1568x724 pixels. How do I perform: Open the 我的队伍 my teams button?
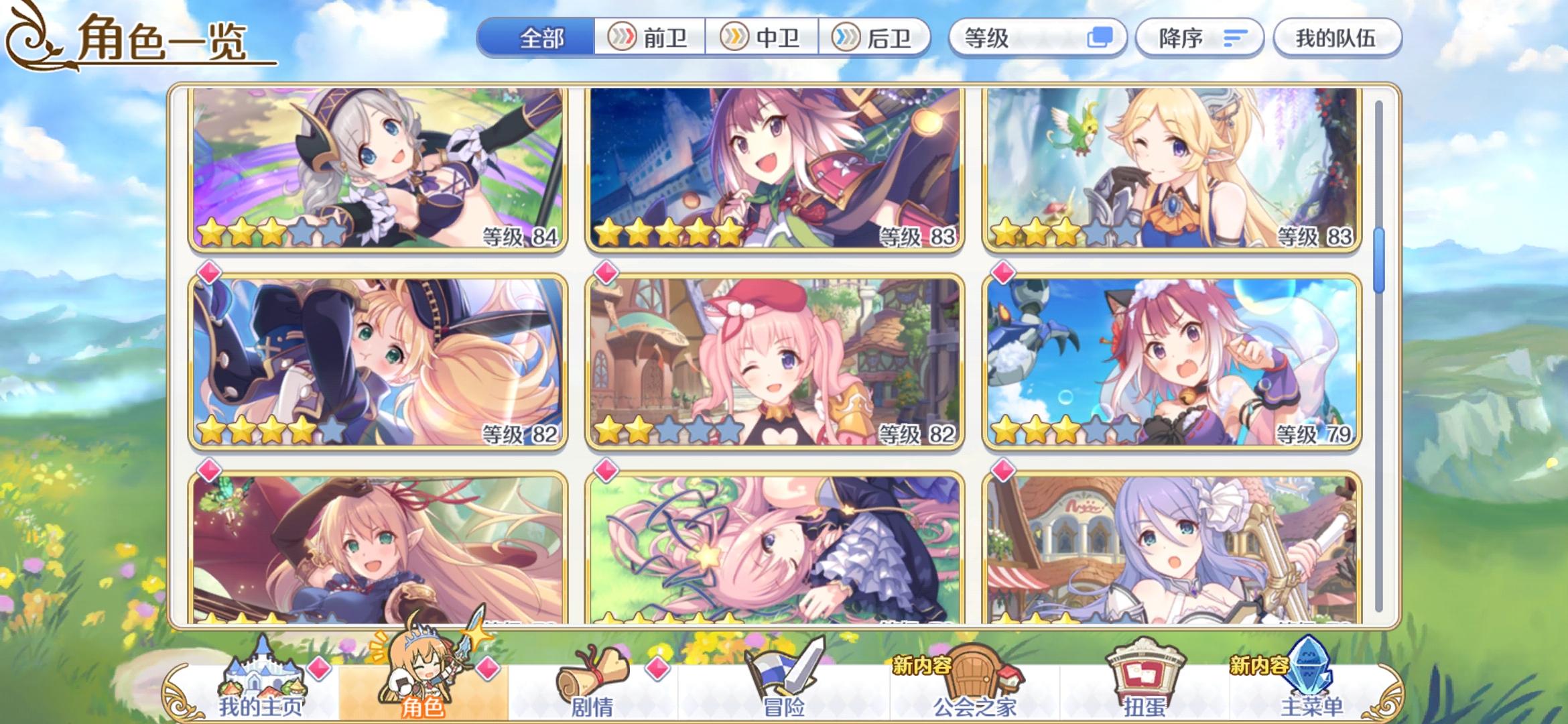(x=1337, y=38)
